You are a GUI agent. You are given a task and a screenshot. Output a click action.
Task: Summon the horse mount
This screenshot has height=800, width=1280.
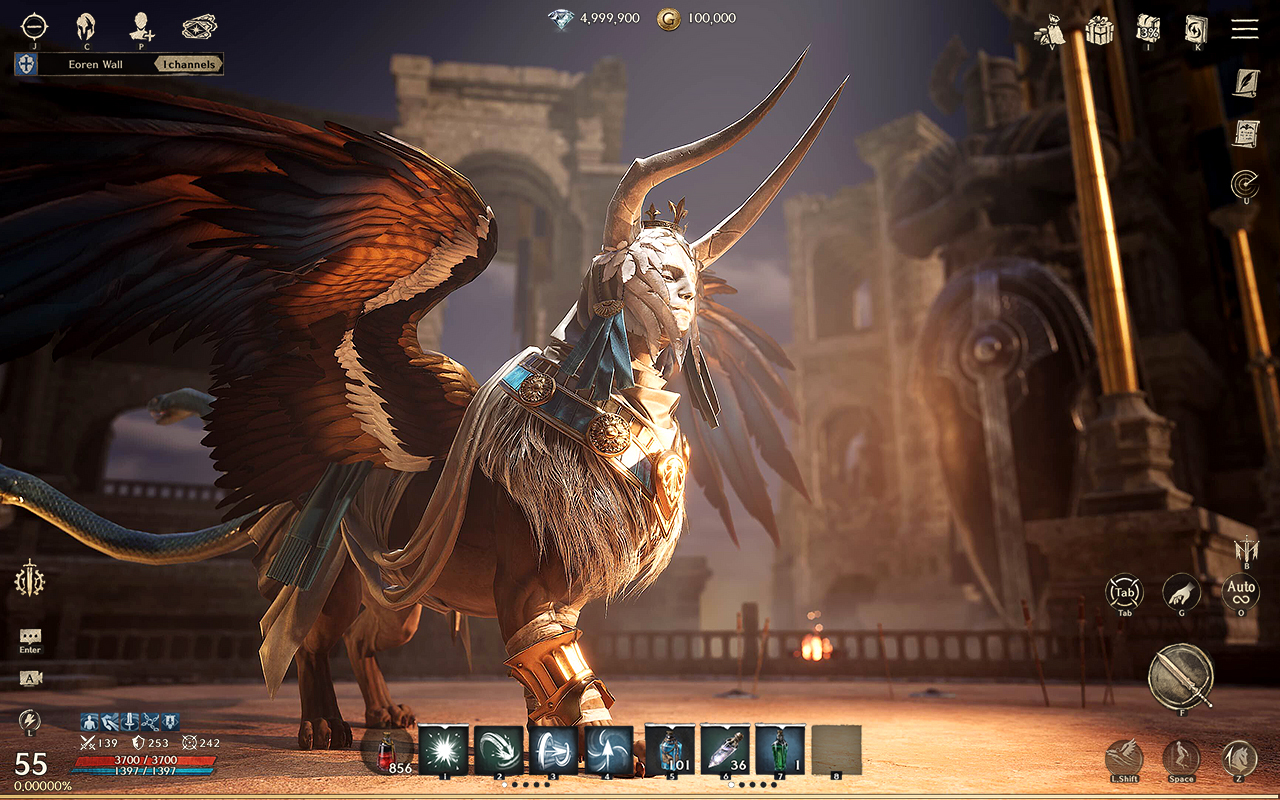(x=1240, y=759)
